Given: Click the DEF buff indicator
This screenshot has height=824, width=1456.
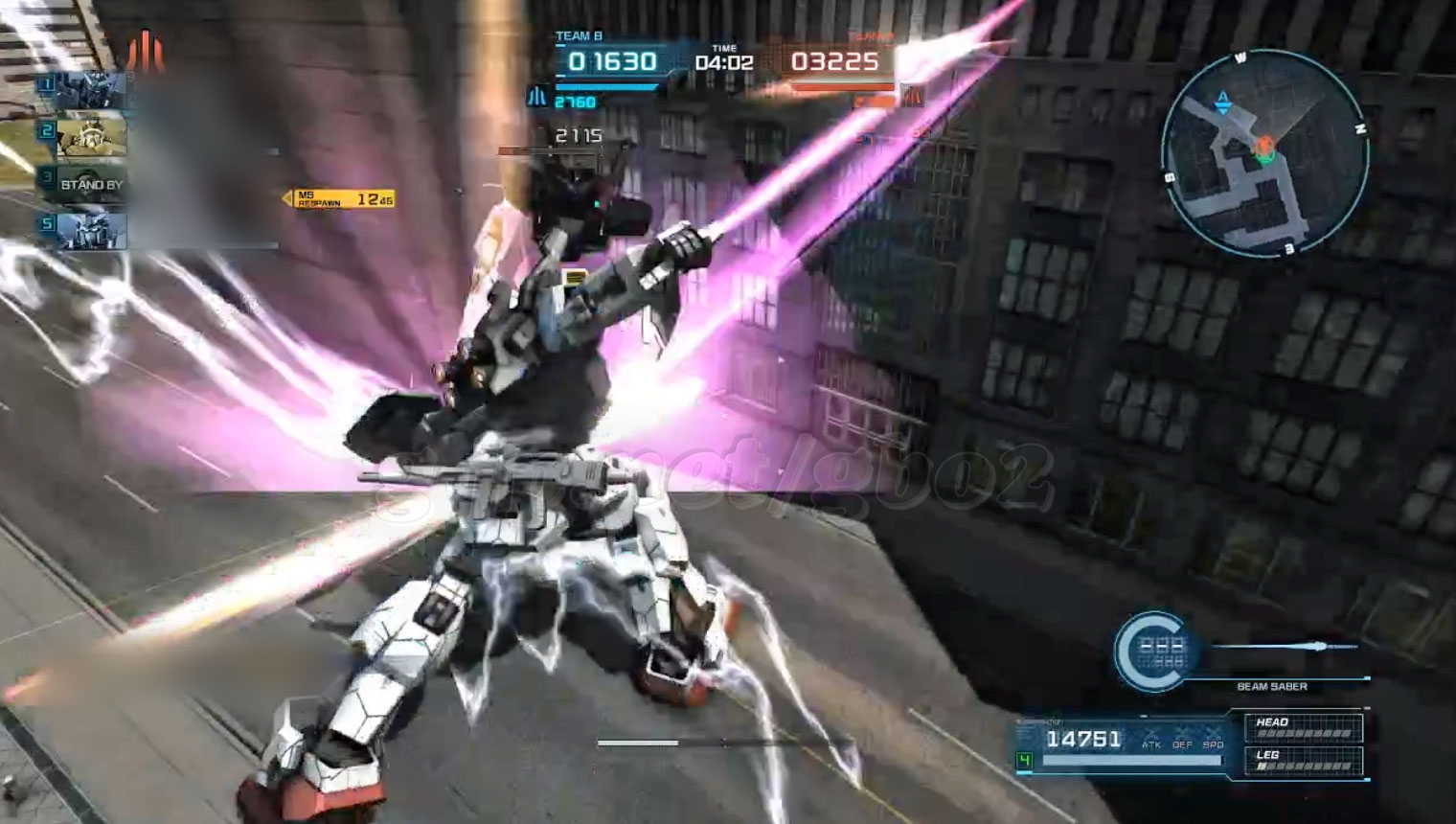Looking at the screenshot, I should point(1183,738).
